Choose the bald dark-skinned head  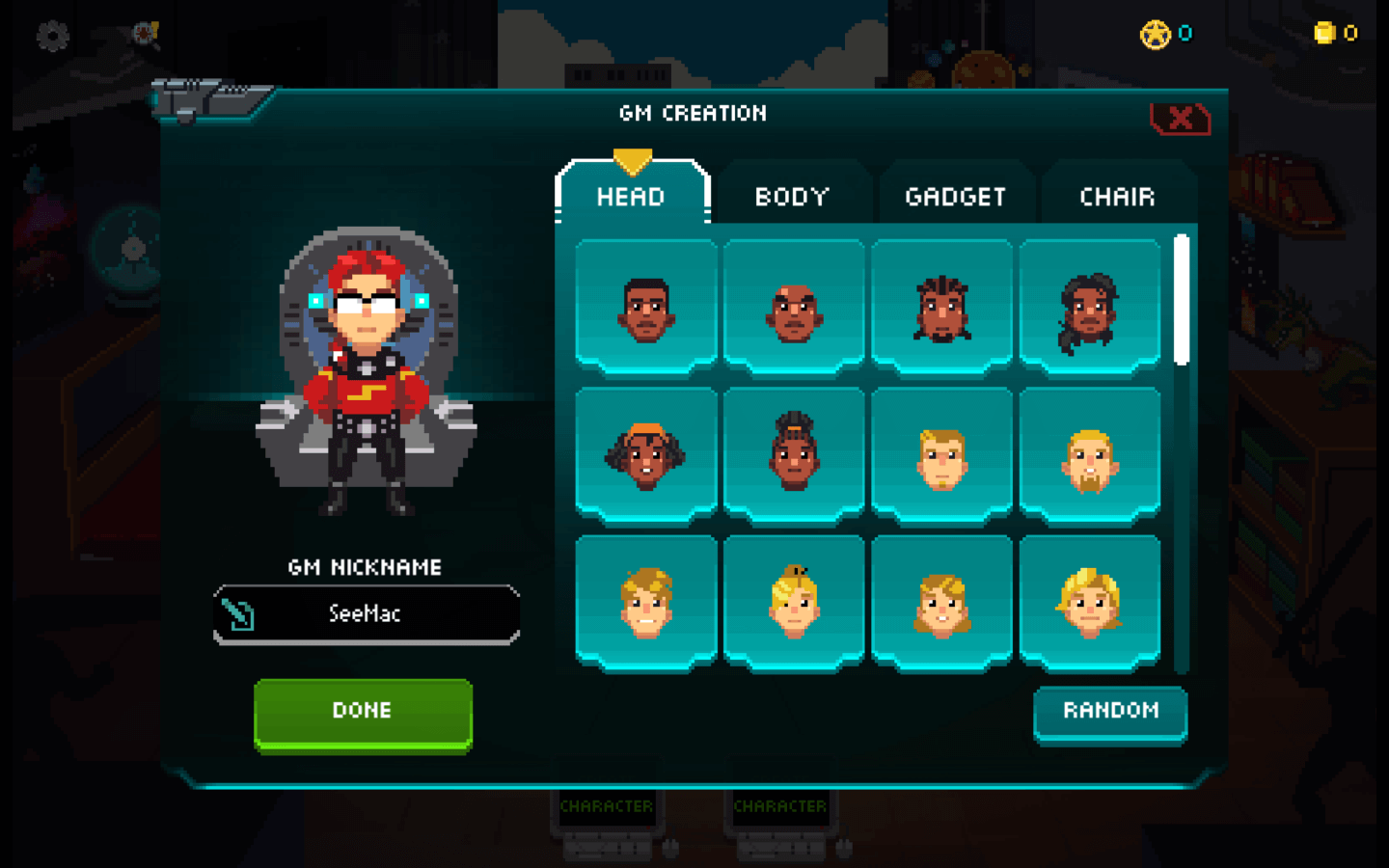pos(794,309)
